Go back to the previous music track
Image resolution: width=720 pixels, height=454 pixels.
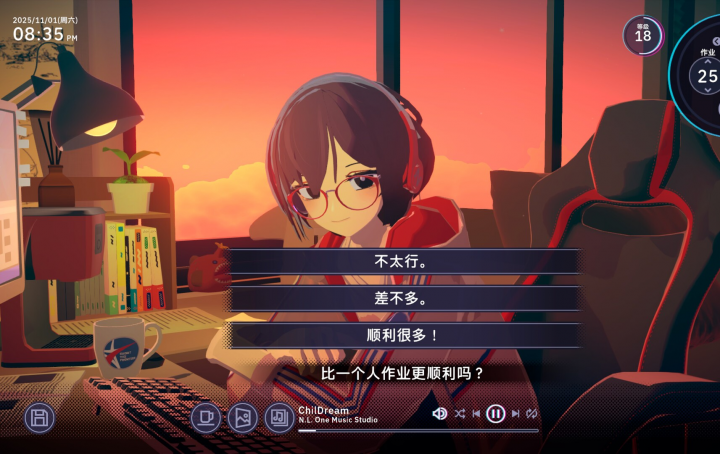(x=477, y=413)
